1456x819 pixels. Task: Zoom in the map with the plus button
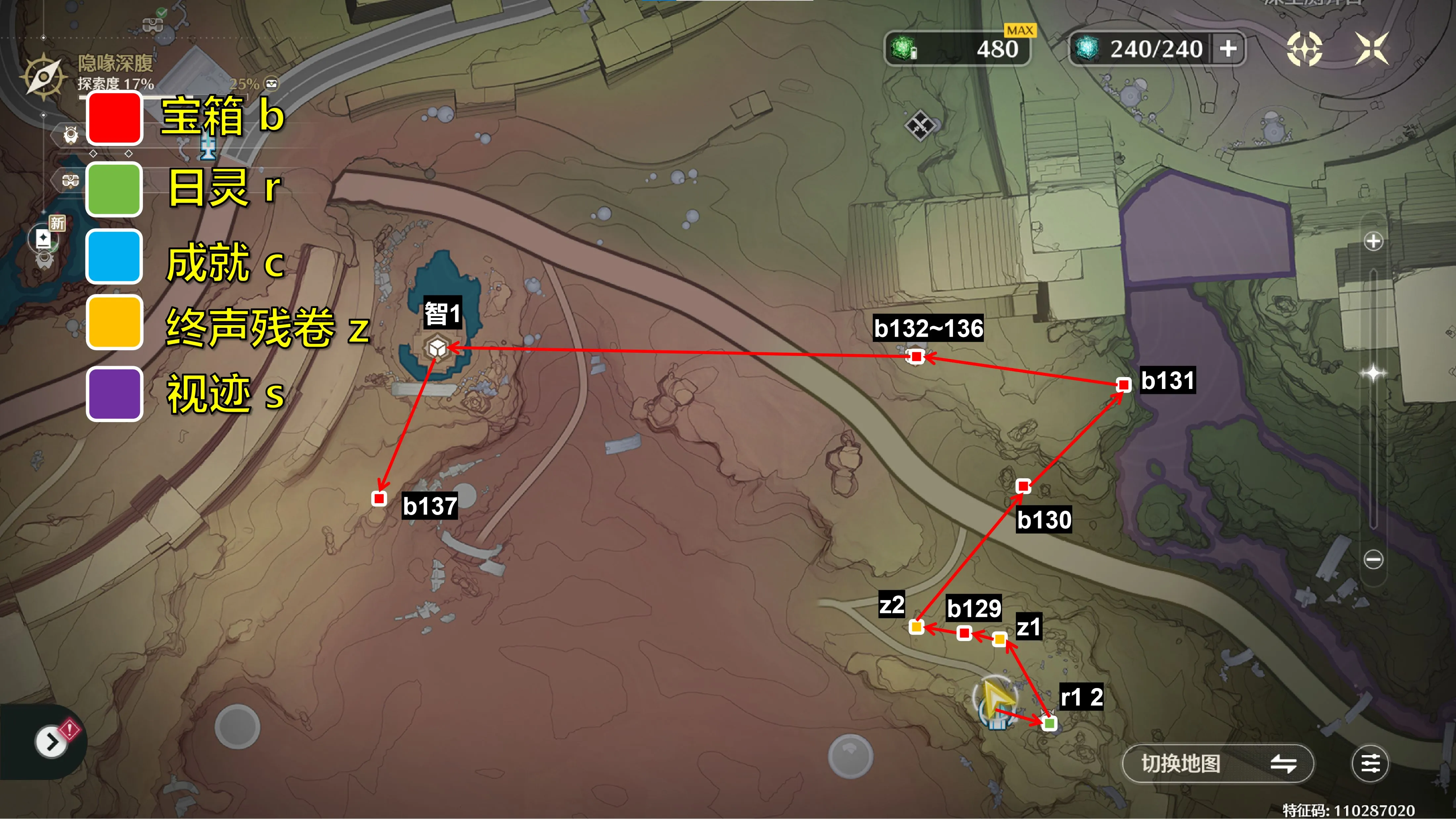1373,241
